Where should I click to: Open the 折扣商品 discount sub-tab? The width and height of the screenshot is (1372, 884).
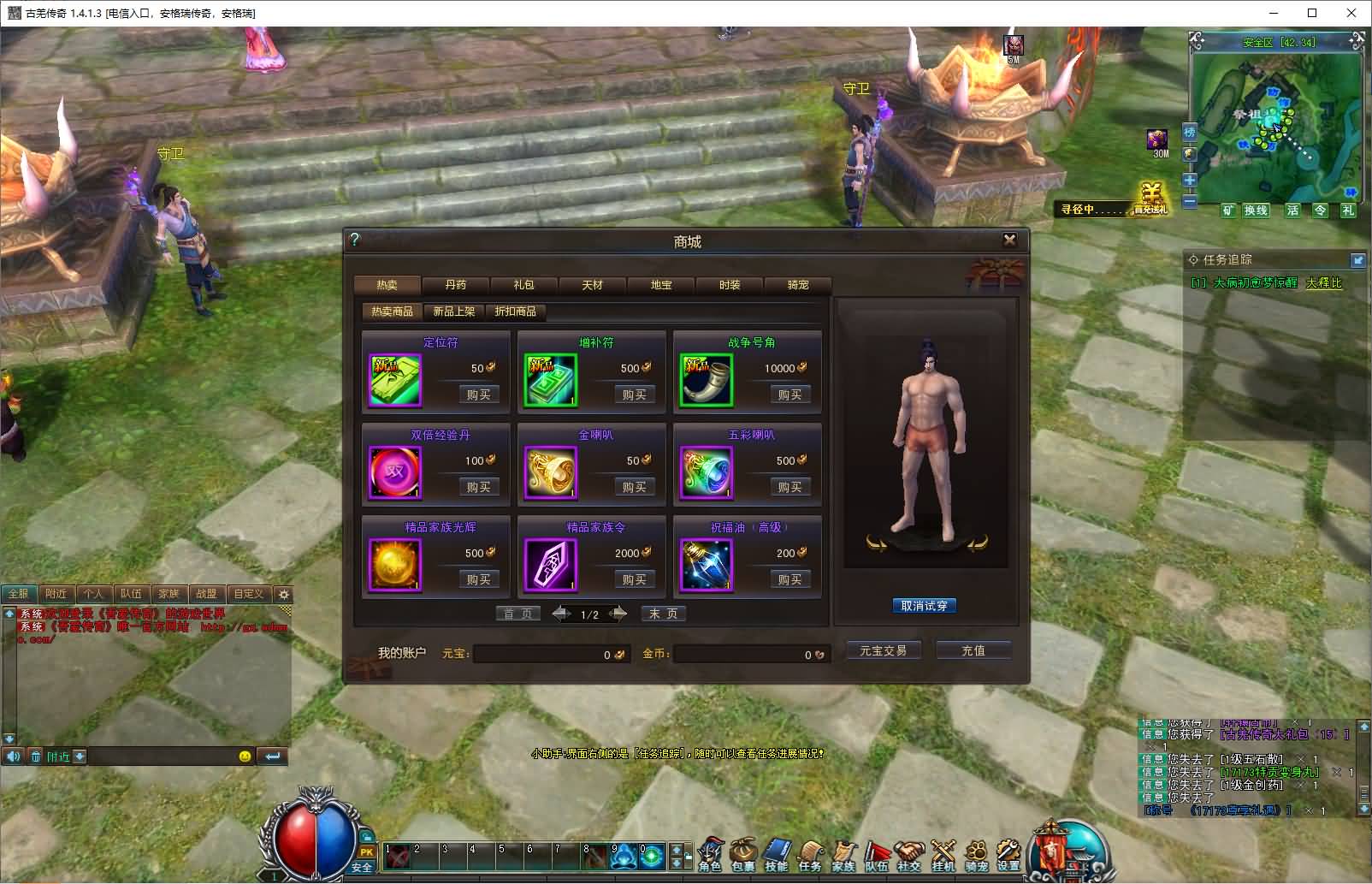click(515, 311)
